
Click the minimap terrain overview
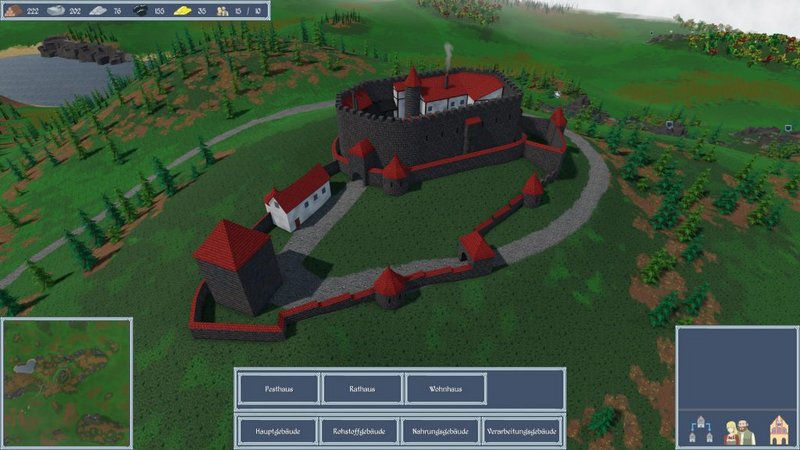[x=66, y=383]
